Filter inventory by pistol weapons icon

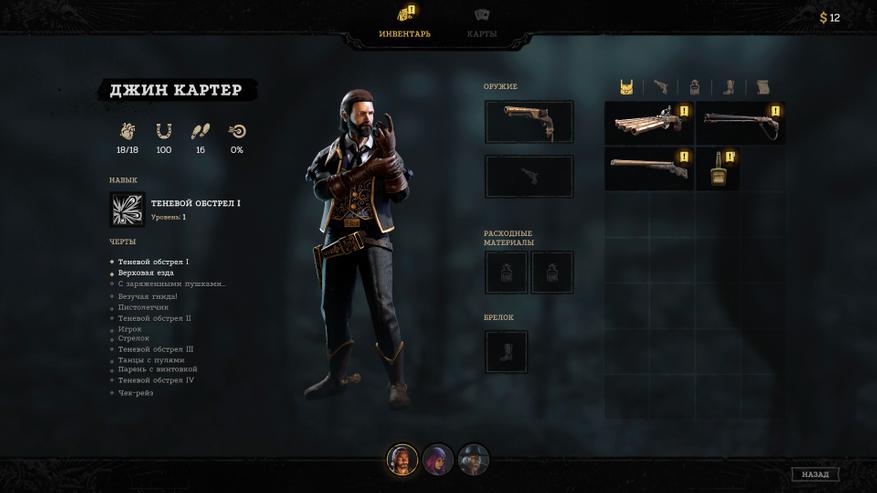pos(661,87)
